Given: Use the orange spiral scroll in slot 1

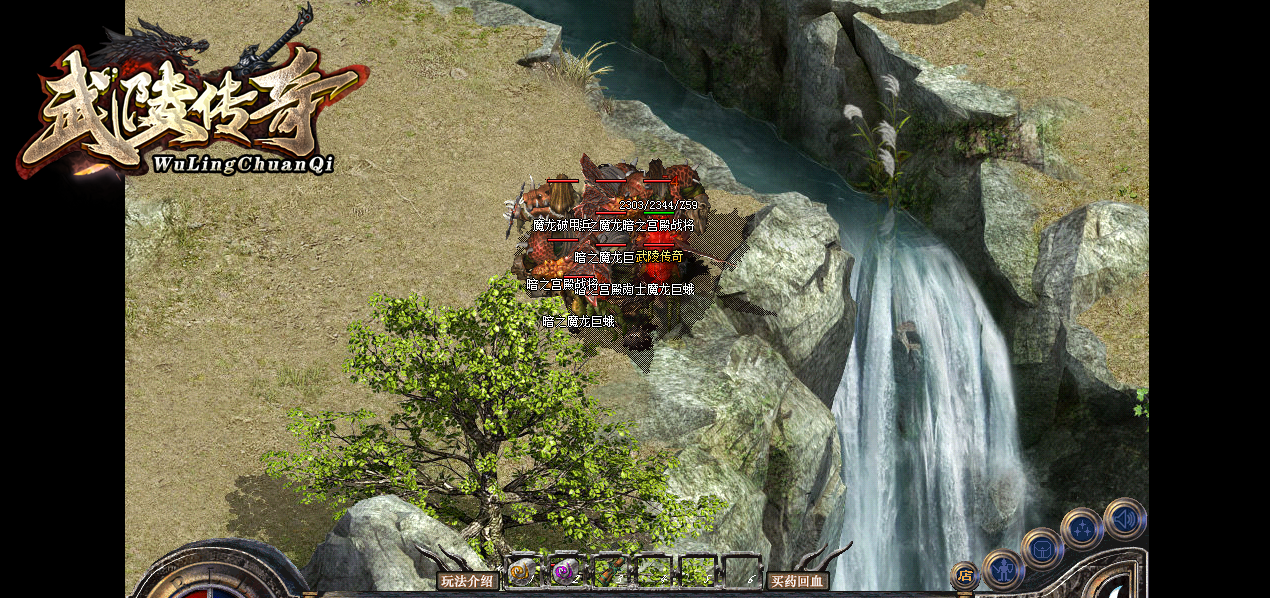Looking at the screenshot, I should tap(521, 572).
